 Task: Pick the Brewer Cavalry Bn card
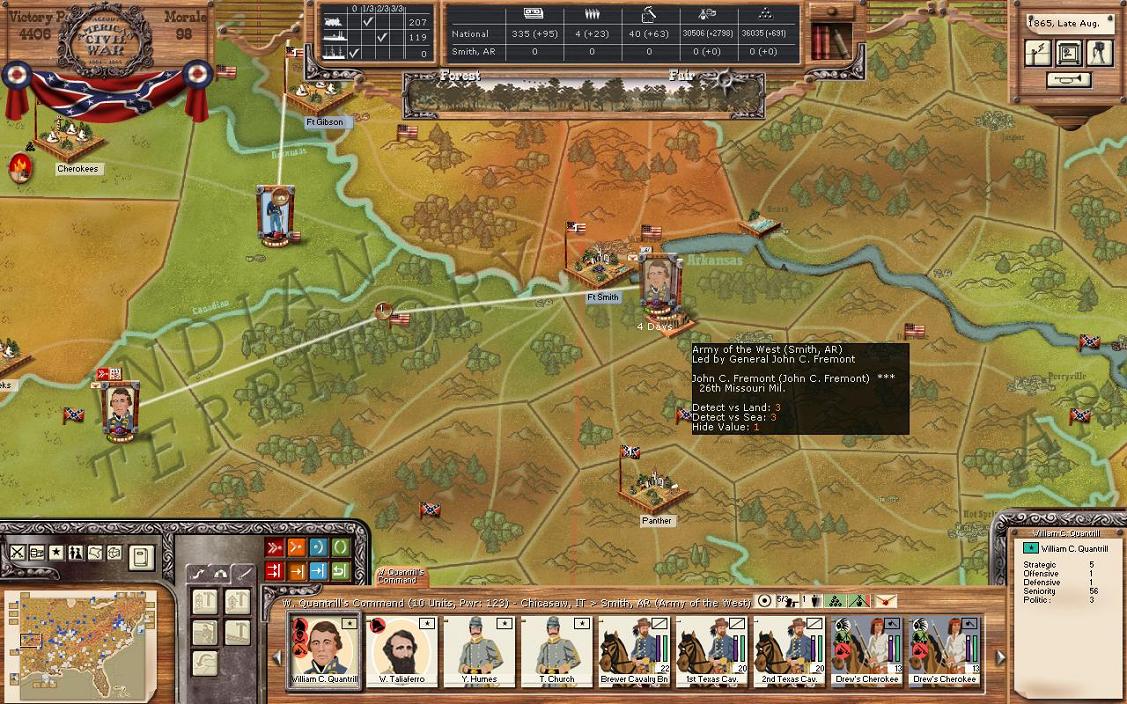[634, 650]
